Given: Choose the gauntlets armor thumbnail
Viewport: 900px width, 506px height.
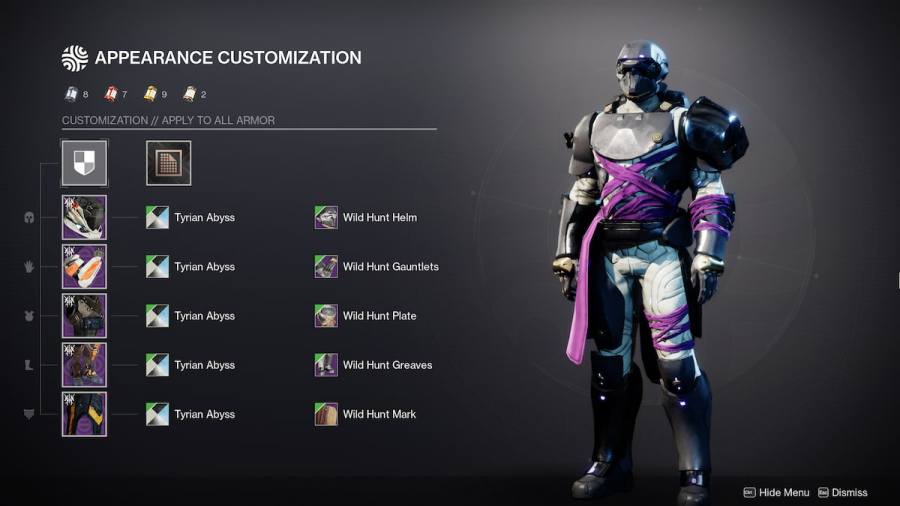Looking at the screenshot, I should point(84,267).
